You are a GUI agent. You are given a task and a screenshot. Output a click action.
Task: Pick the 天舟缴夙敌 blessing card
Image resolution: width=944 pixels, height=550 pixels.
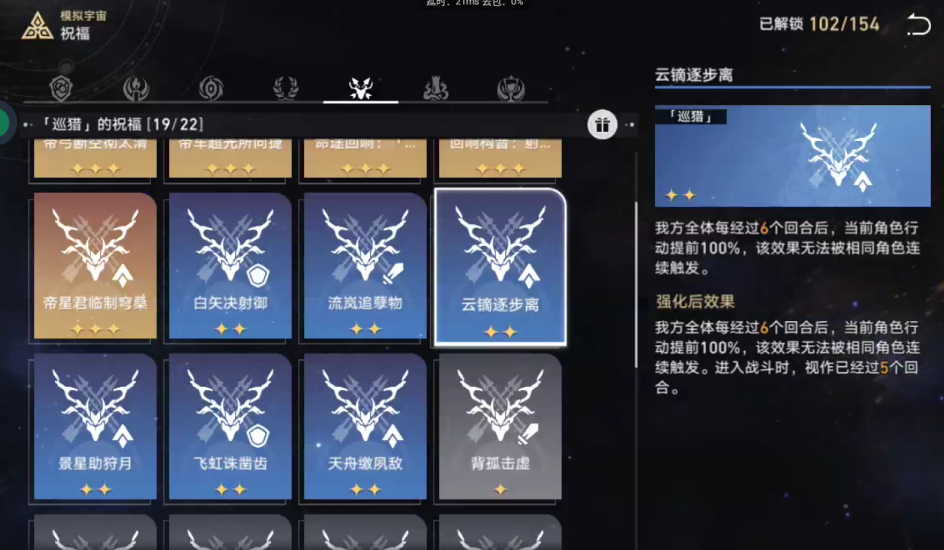pos(365,426)
